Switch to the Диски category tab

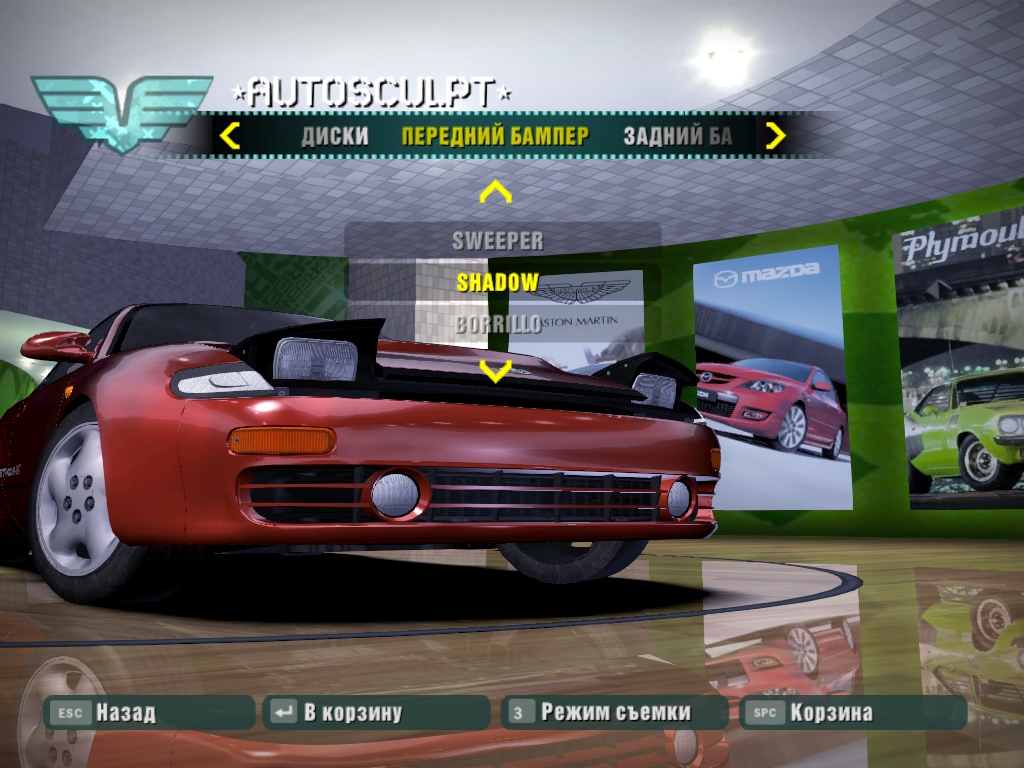click(335, 136)
